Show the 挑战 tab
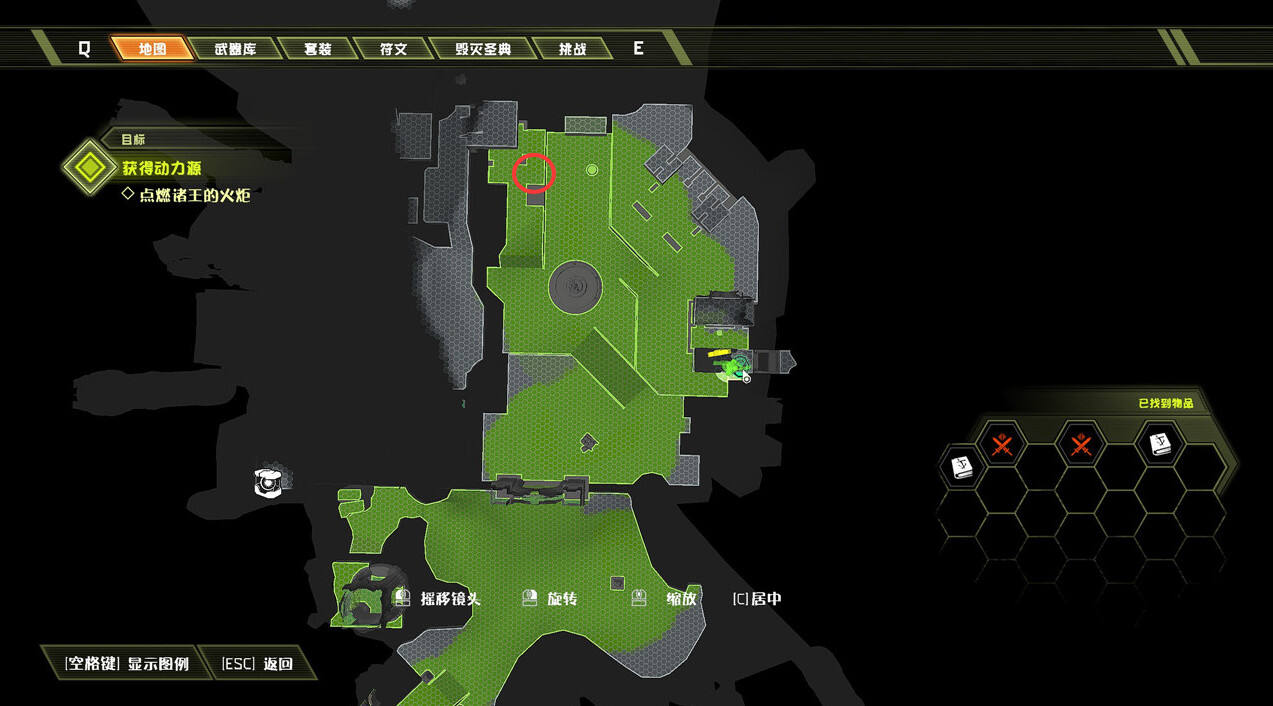 click(572, 48)
